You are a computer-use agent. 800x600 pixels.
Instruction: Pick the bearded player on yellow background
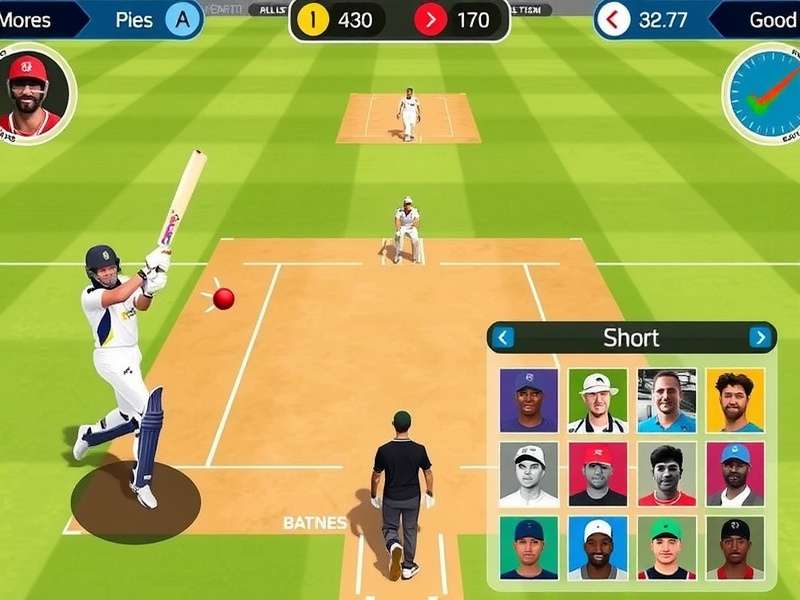point(734,400)
